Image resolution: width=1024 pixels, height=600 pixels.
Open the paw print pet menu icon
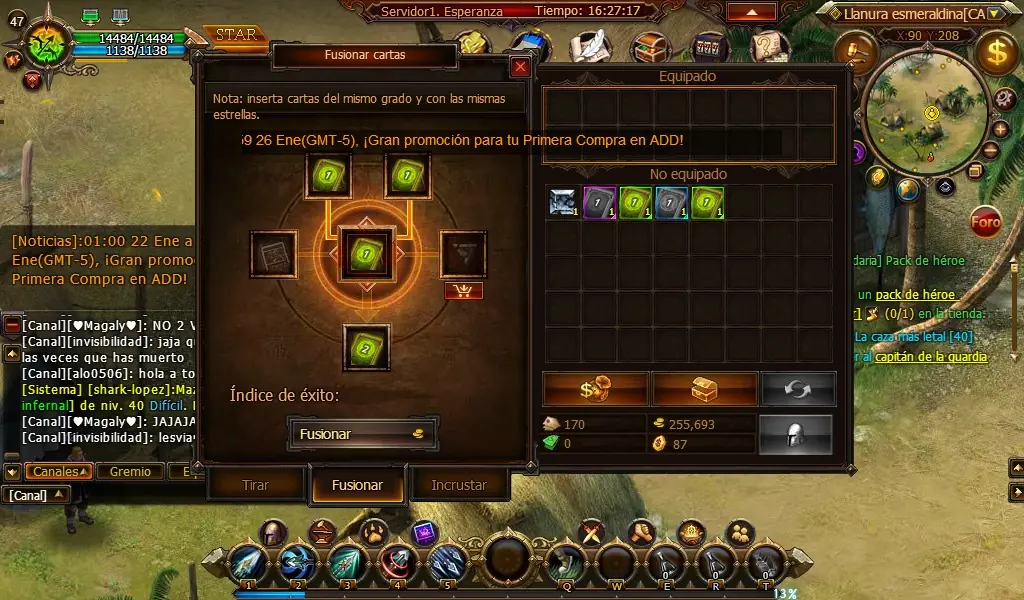pos(374,531)
